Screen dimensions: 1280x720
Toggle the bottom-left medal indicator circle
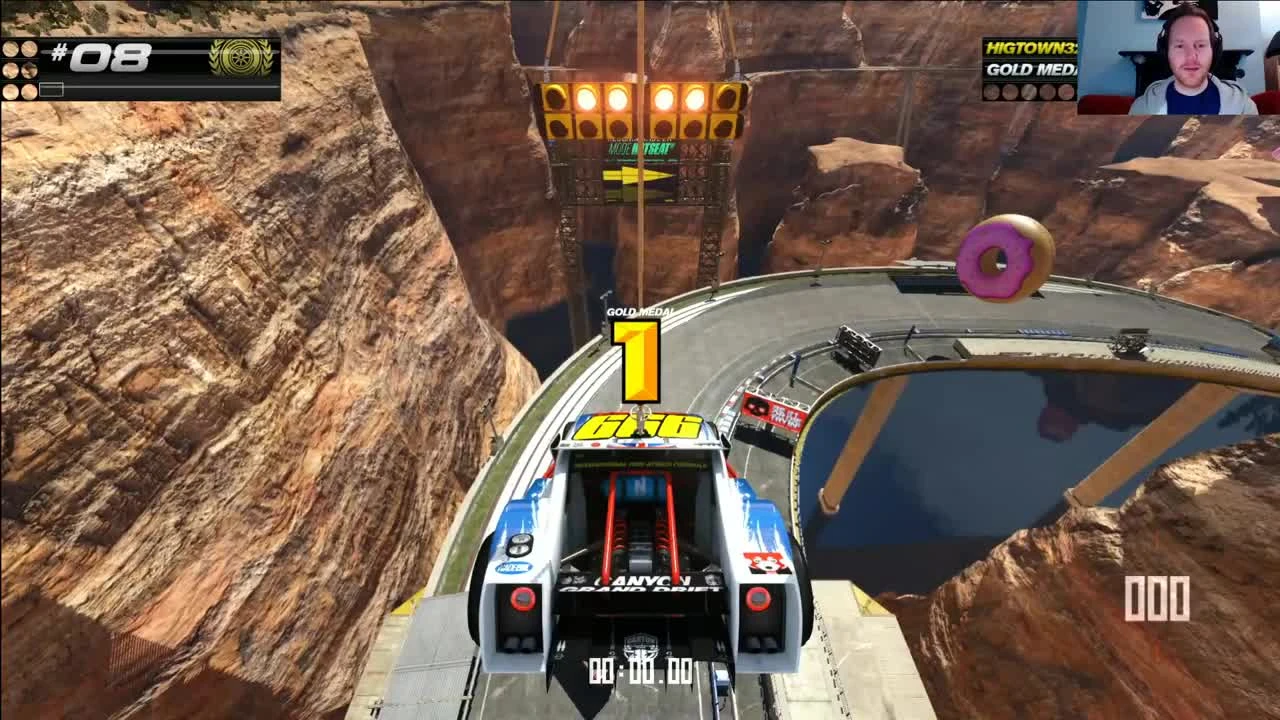pyautogui.click(x=11, y=90)
